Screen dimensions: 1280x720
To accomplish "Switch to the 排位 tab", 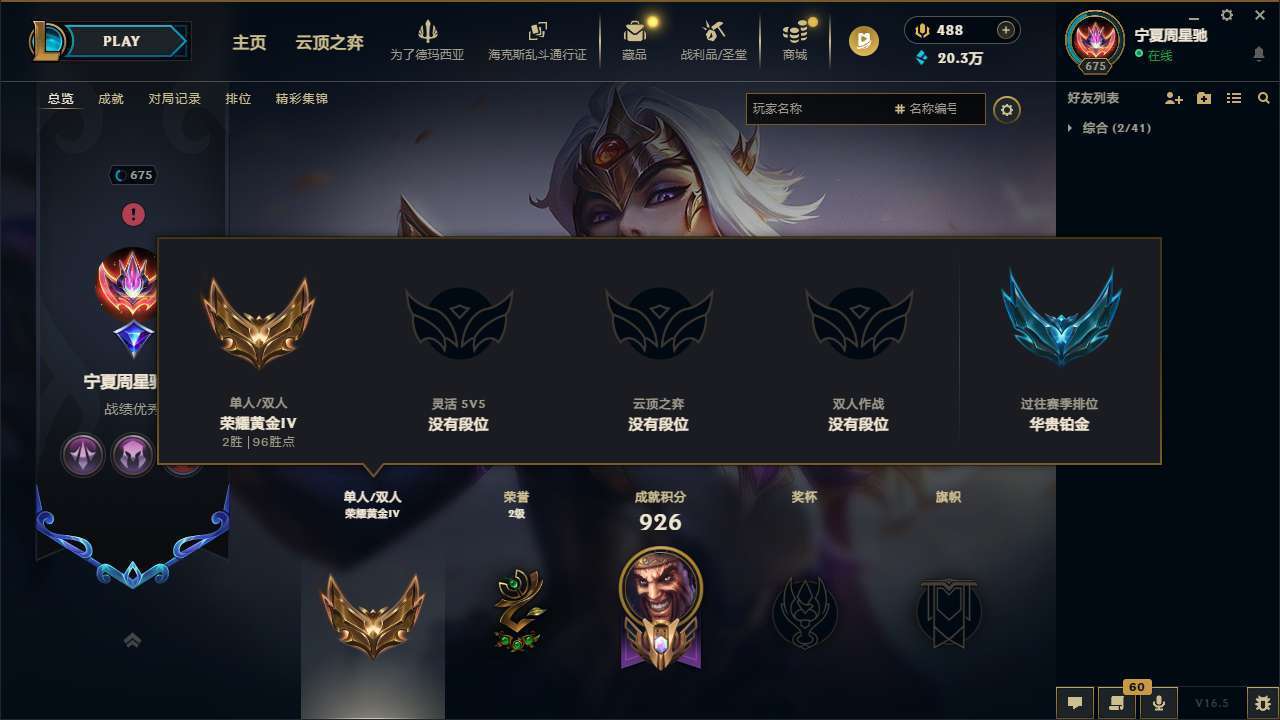I will click(238, 99).
